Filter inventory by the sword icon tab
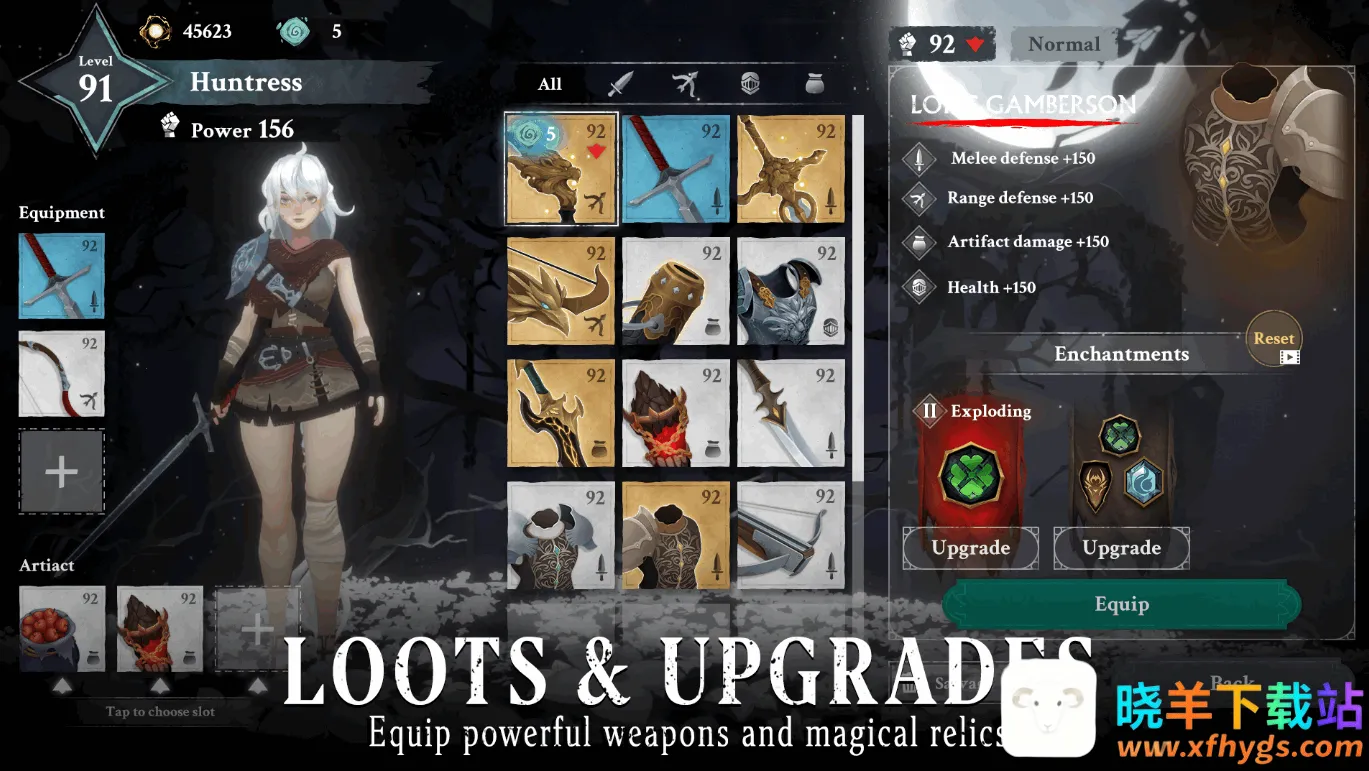 coord(621,84)
